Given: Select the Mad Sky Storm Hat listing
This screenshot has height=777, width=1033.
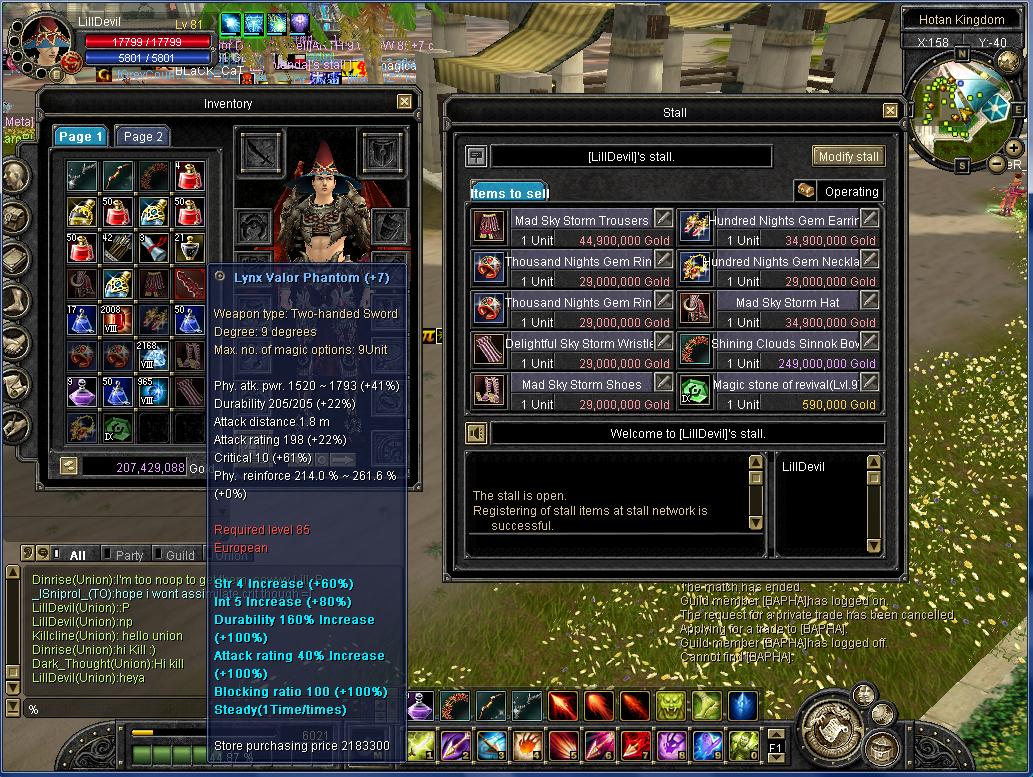Looking at the screenshot, I should pyautogui.click(x=787, y=303).
